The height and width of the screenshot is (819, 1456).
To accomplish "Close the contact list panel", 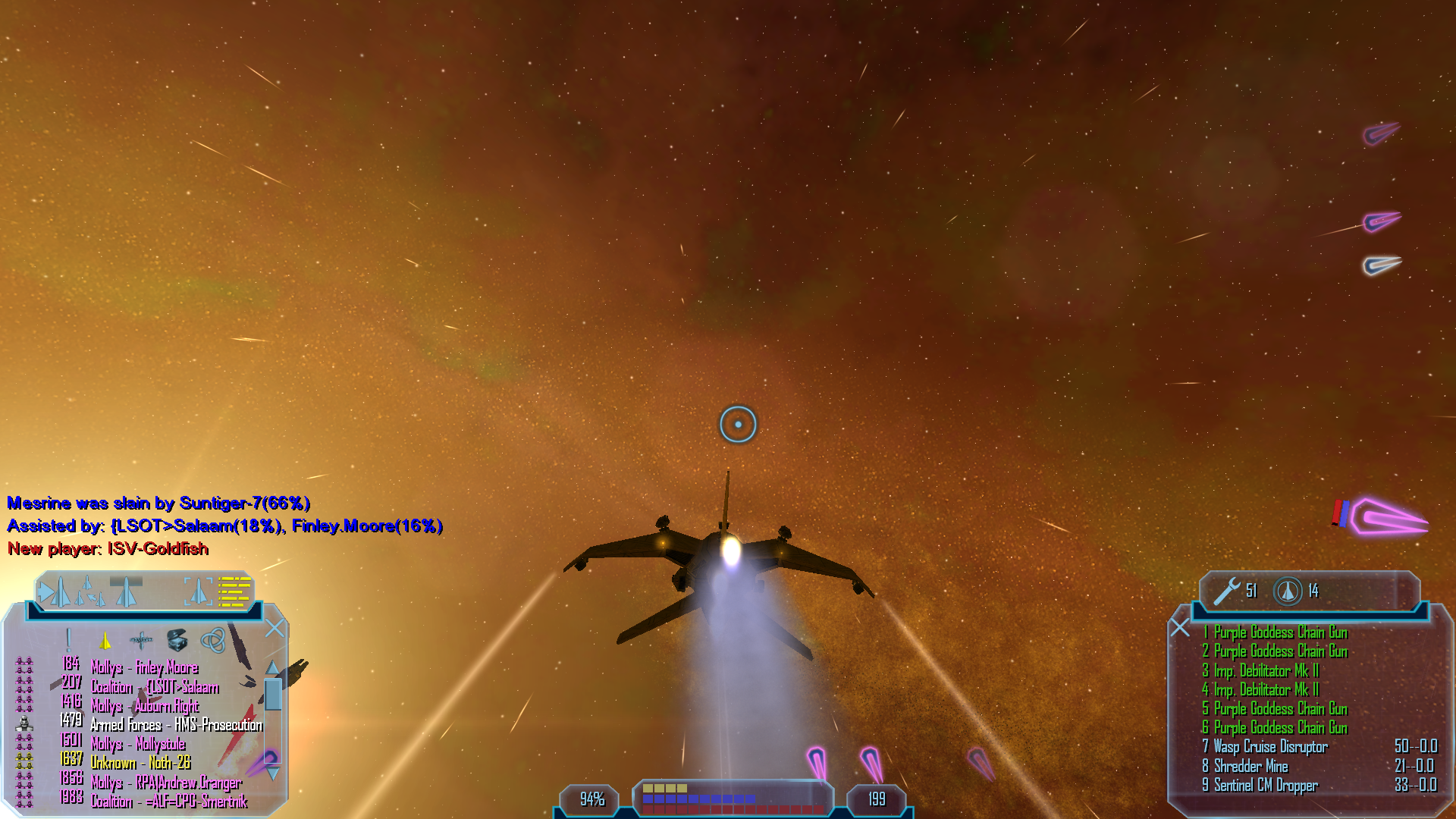I will tap(275, 628).
